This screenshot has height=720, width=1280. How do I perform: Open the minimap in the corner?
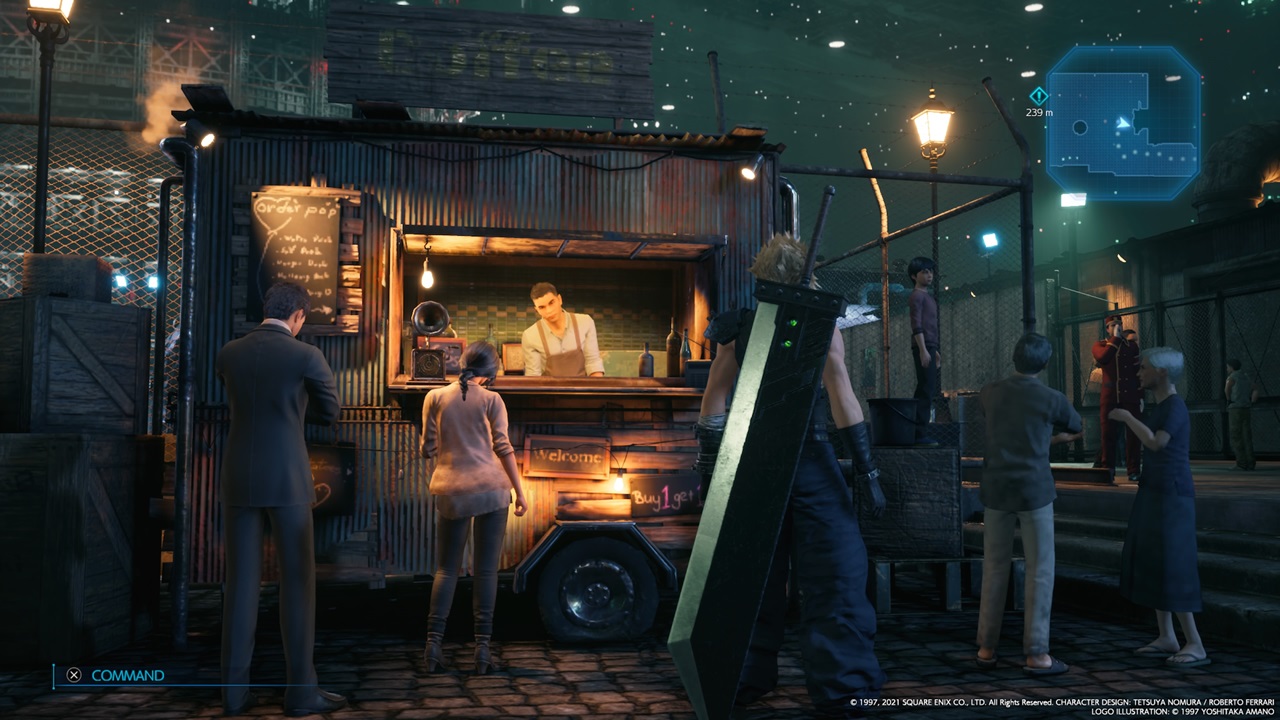click(x=1122, y=122)
